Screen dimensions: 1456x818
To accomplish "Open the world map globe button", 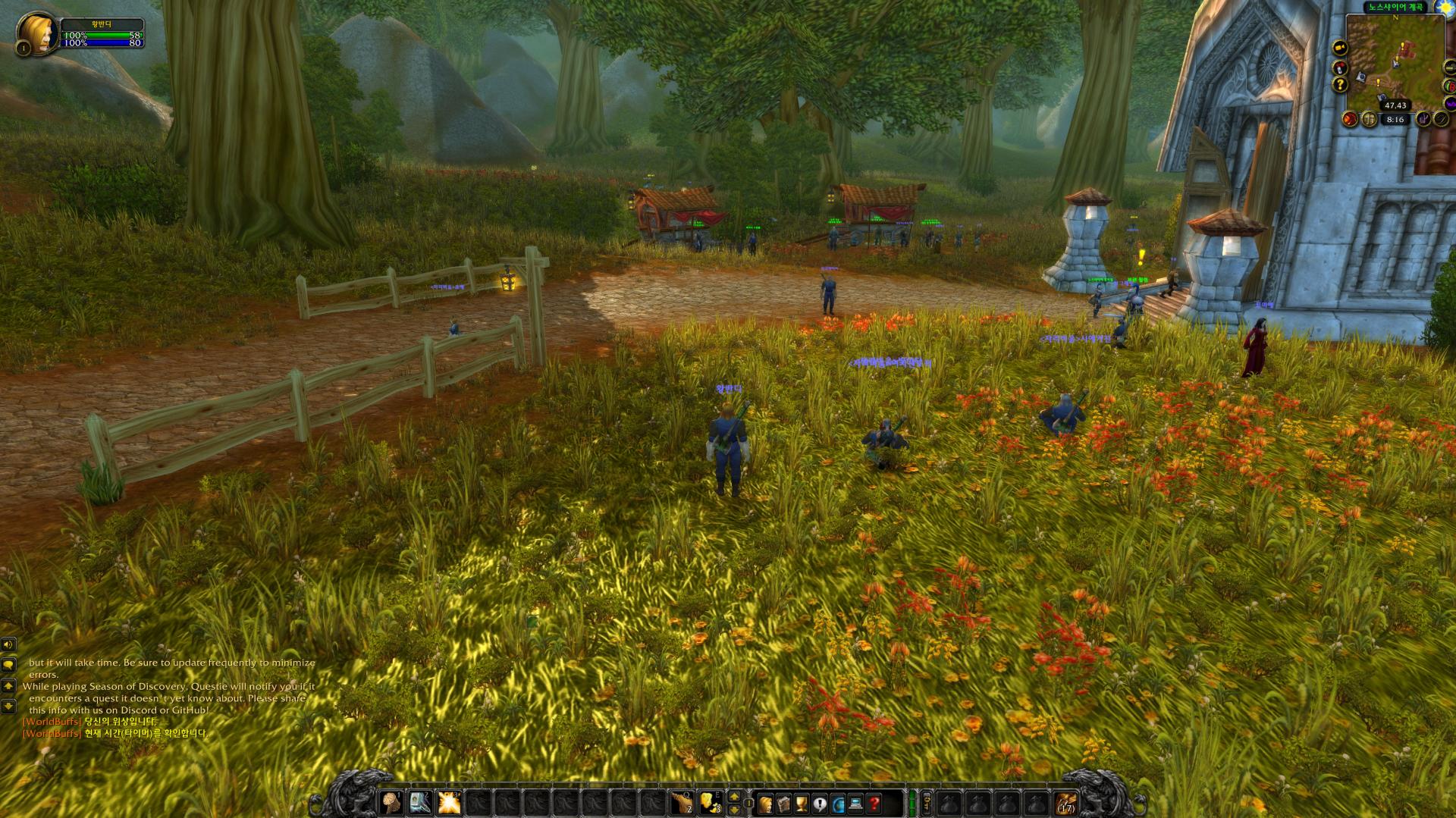I will click(839, 804).
